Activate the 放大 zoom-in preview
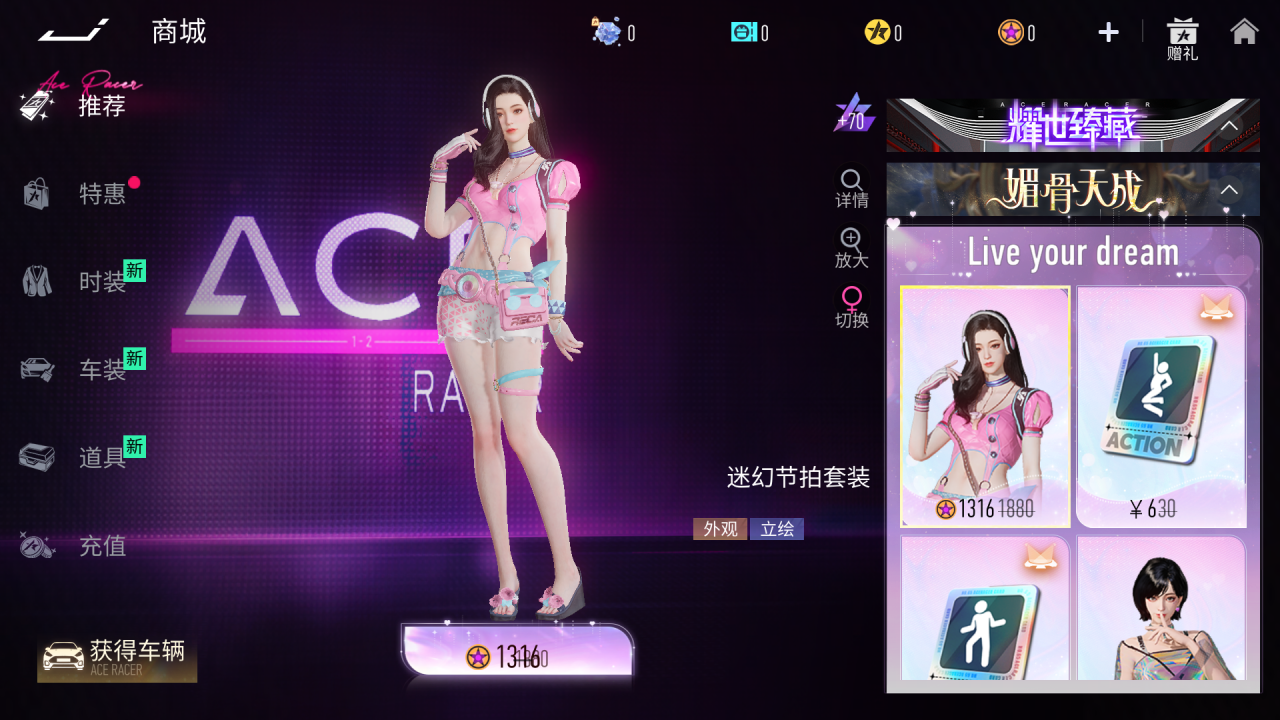The width and height of the screenshot is (1280, 720). click(852, 248)
